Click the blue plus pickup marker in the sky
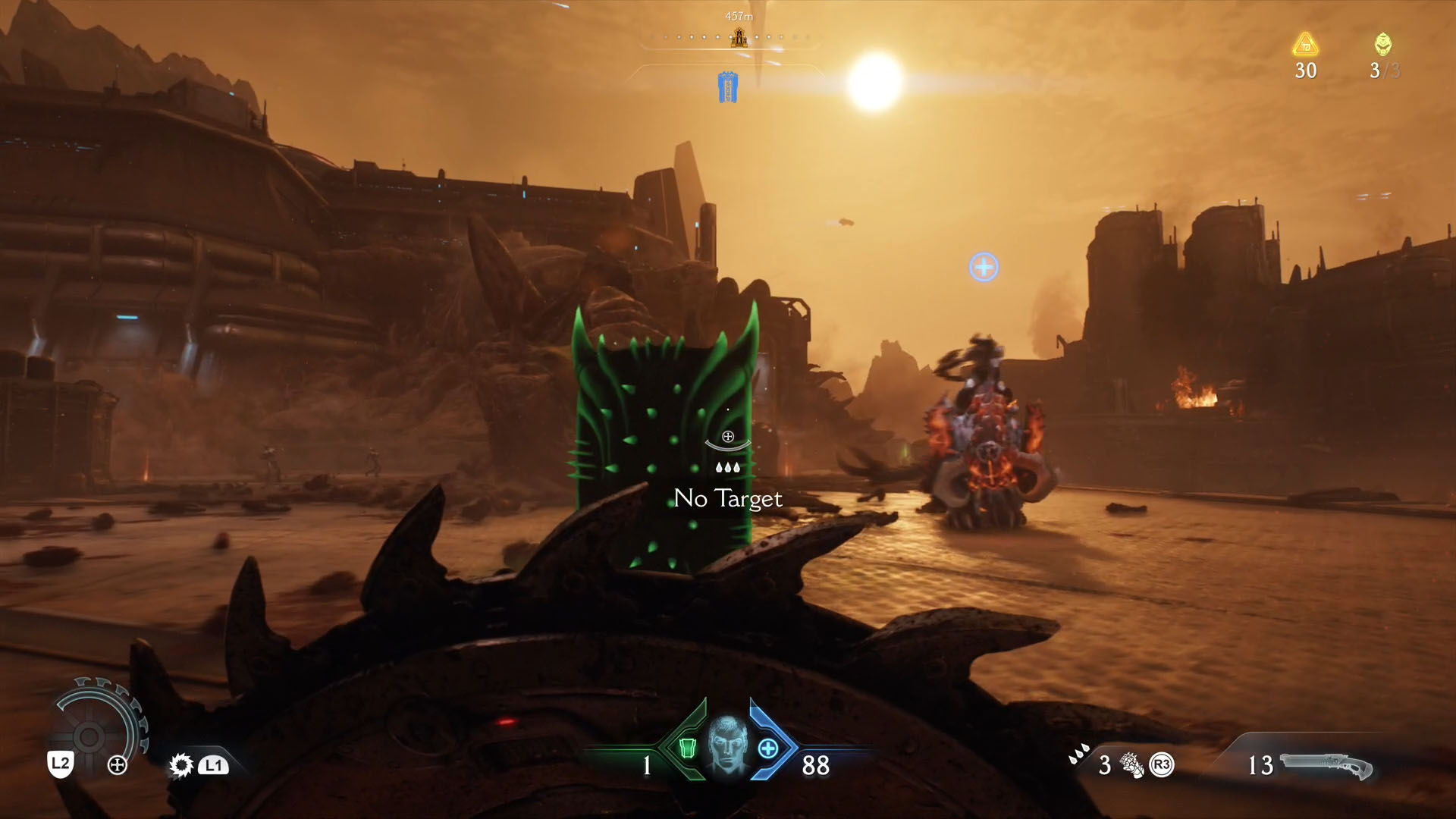The image size is (1456, 819). coord(983,266)
